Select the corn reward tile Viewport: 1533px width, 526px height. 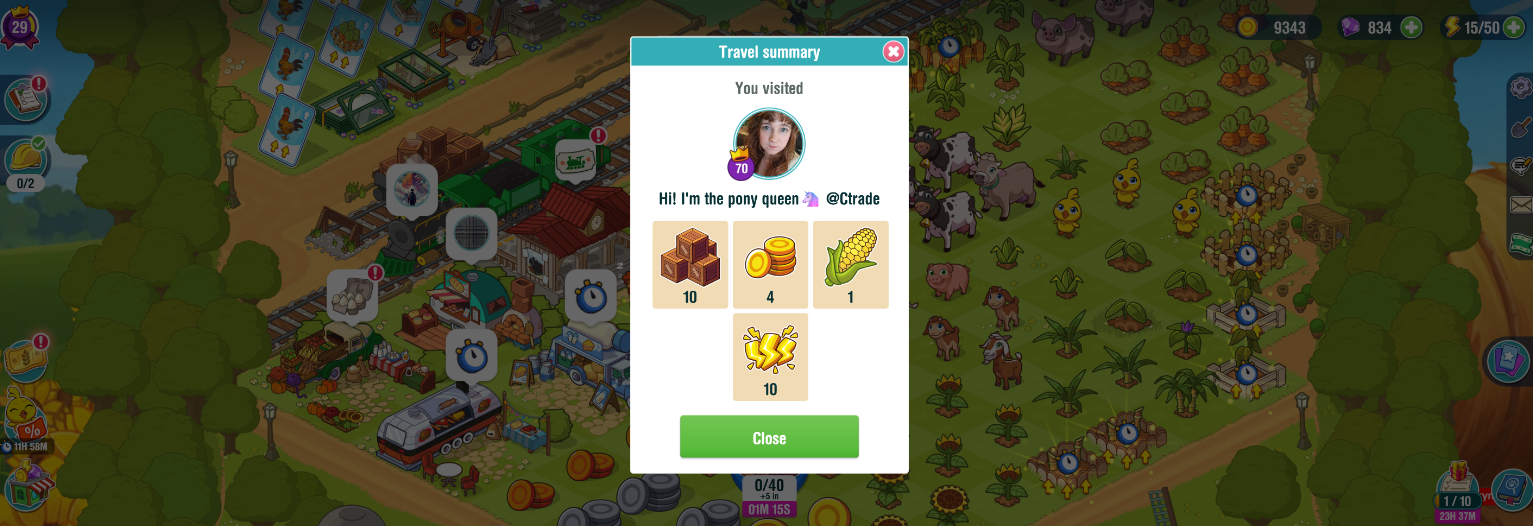850,264
